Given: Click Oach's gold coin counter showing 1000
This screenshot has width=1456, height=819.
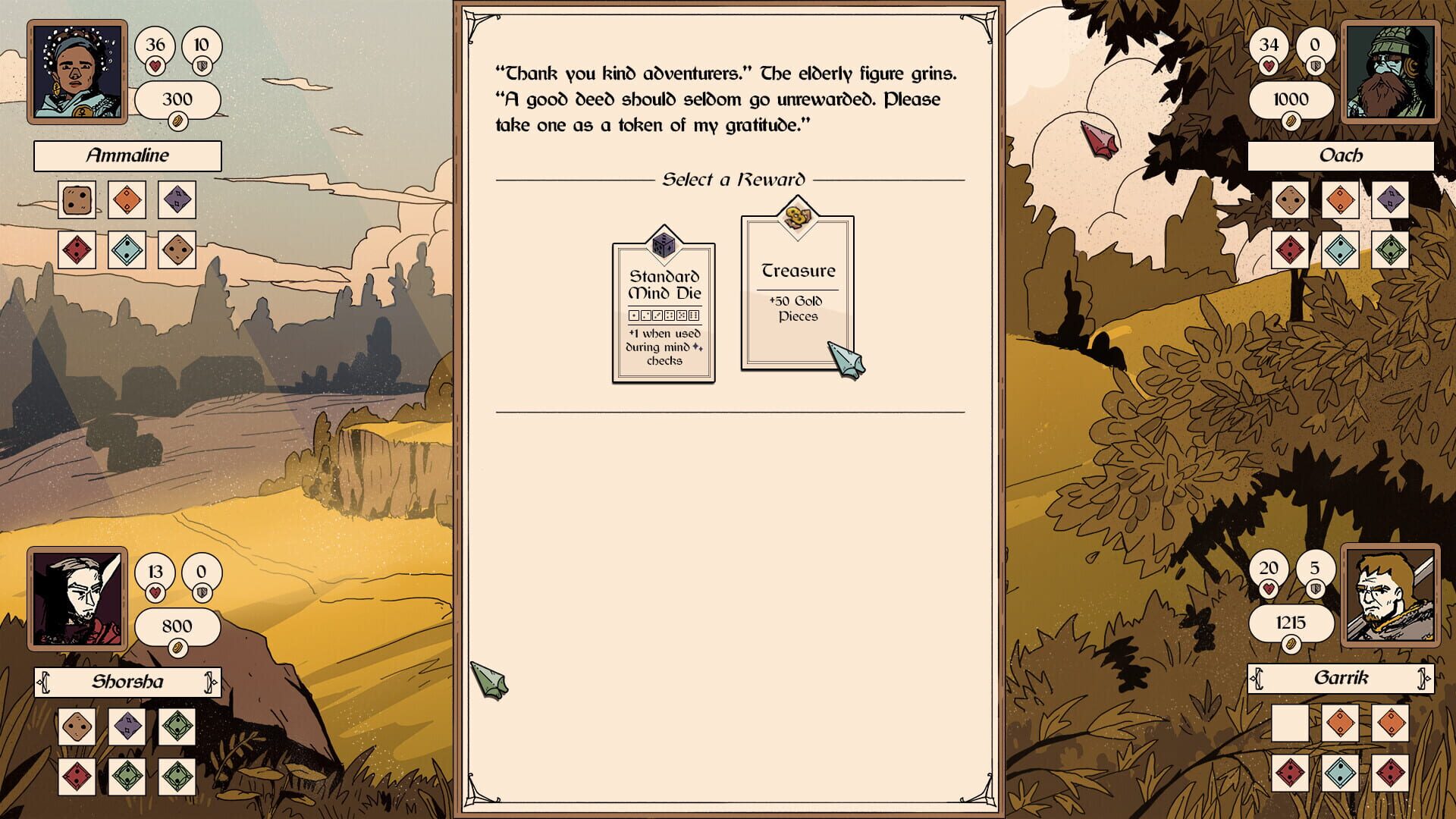Looking at the screenshot, I should (1291, 99).
